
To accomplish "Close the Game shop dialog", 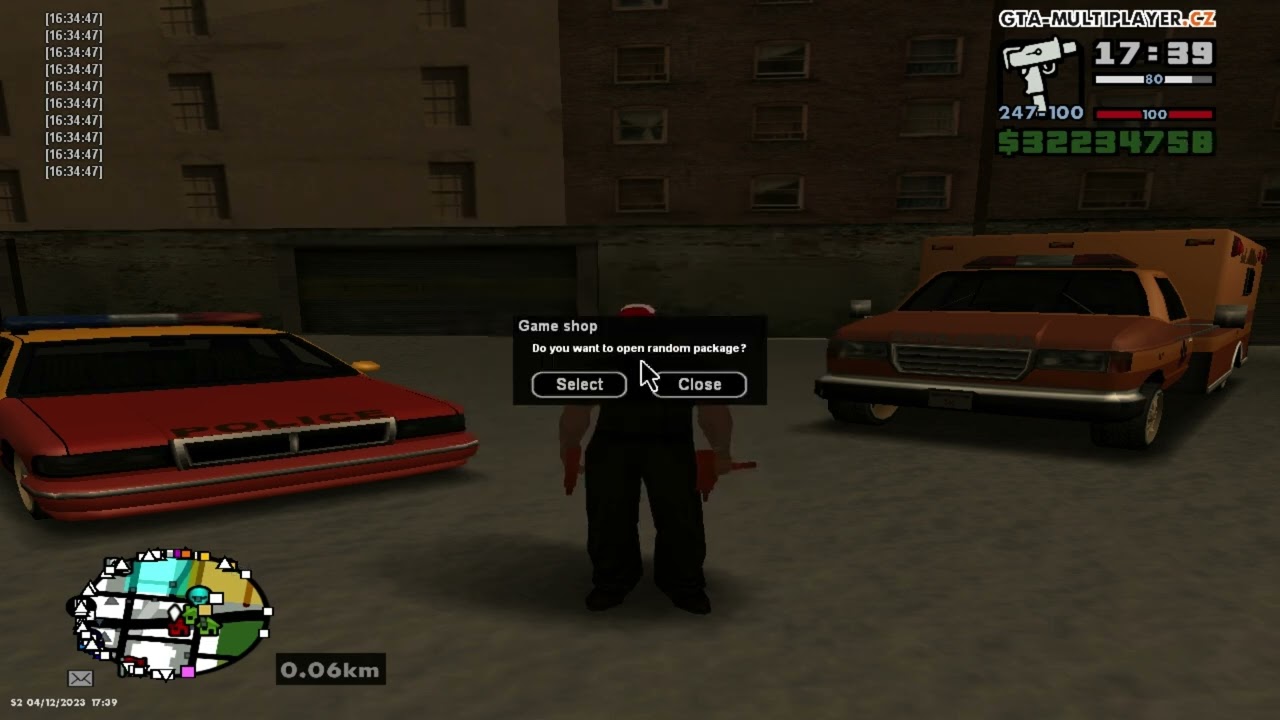I will click(x=699, y=384).
